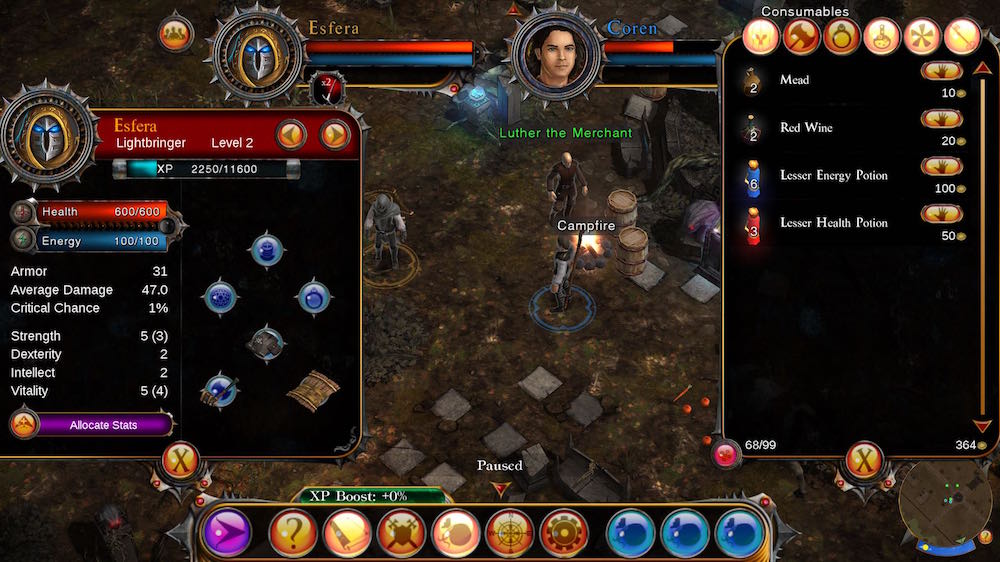Pick the Lesser Energy Potion hand button
Image resolution: width=1000 pixels, height=562 pixels.
(x=942, y=166)
